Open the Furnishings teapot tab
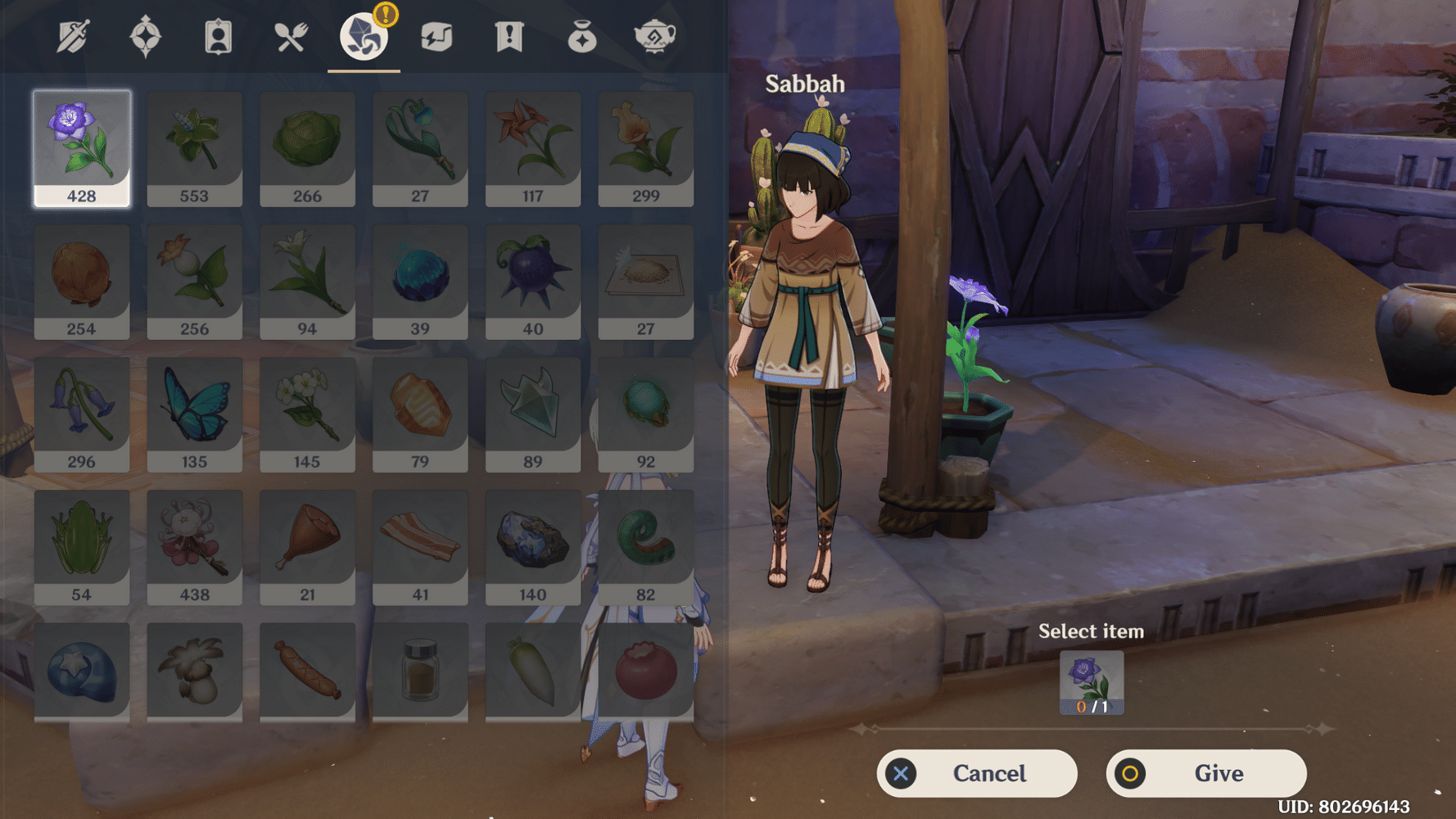This screenshot has width=1456, height=819. point(655,35)
